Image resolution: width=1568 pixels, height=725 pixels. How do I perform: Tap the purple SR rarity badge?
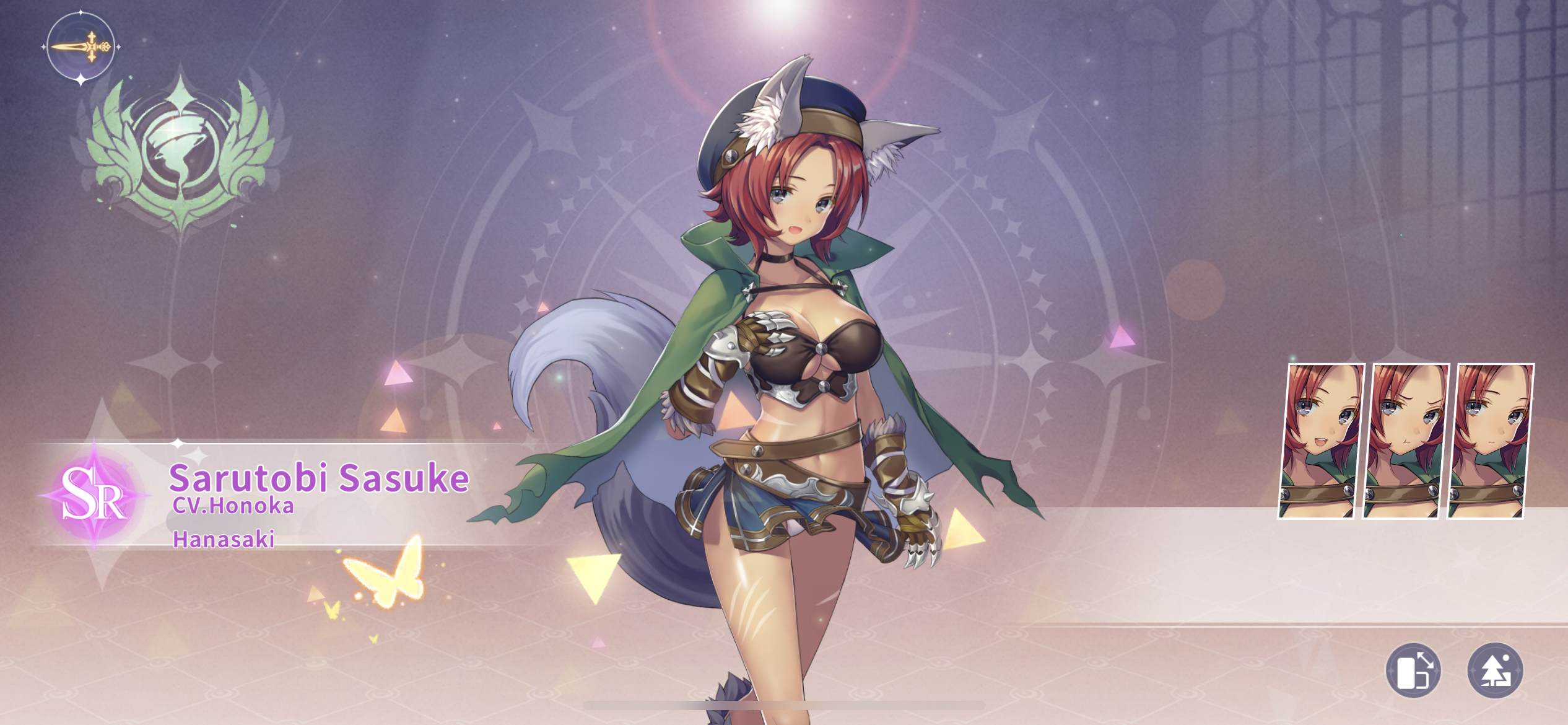94,494
